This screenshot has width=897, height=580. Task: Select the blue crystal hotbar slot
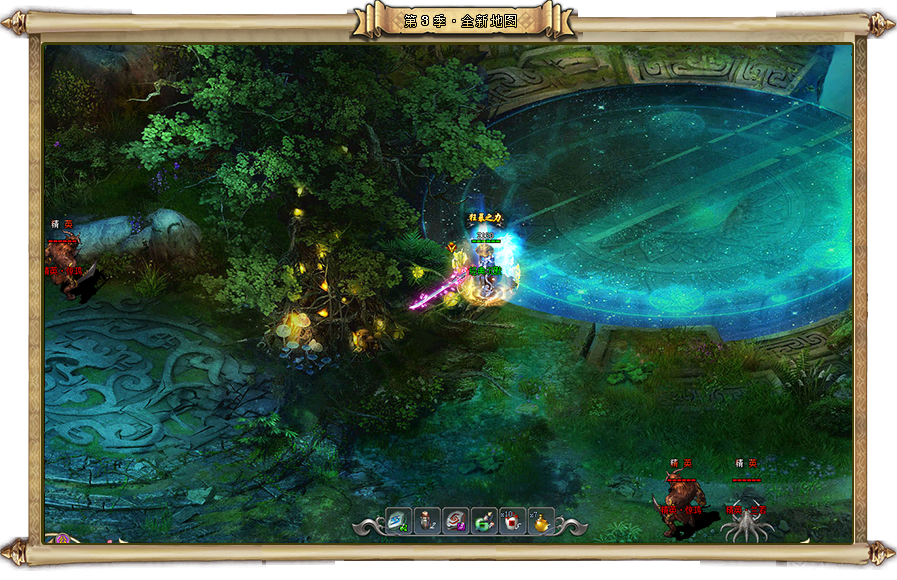[399, 521]
